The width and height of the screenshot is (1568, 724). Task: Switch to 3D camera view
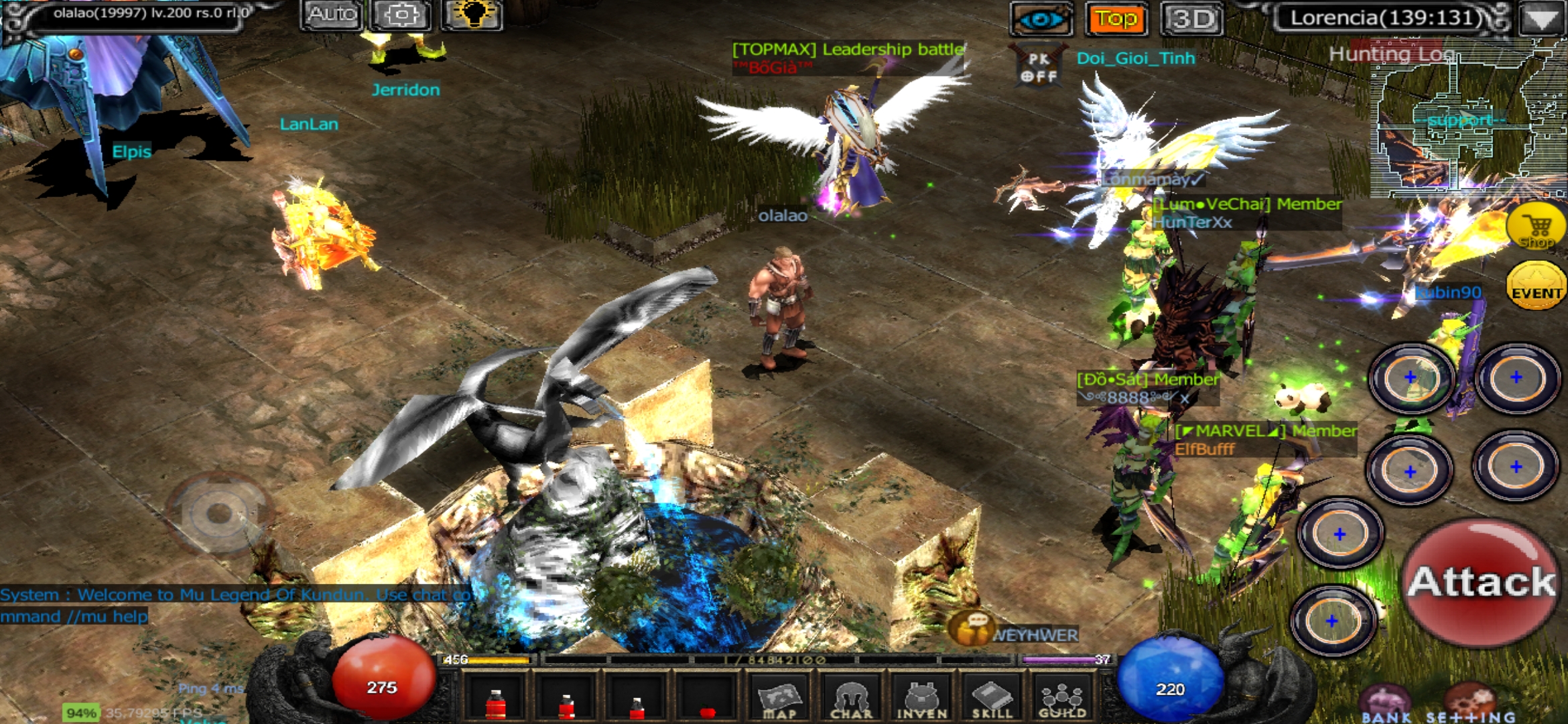coord(1192,19)
